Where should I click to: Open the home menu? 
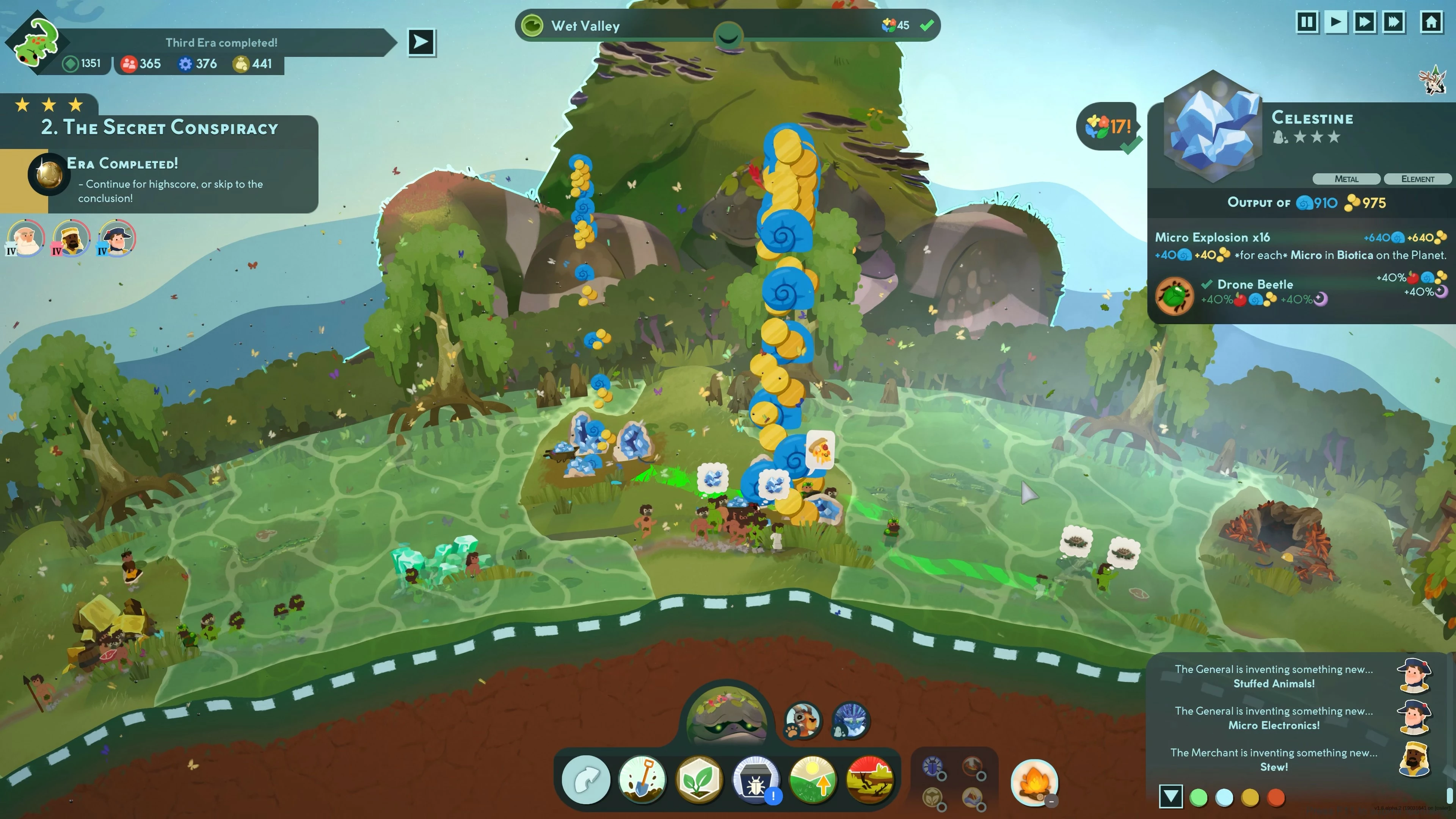[1431, 23]
